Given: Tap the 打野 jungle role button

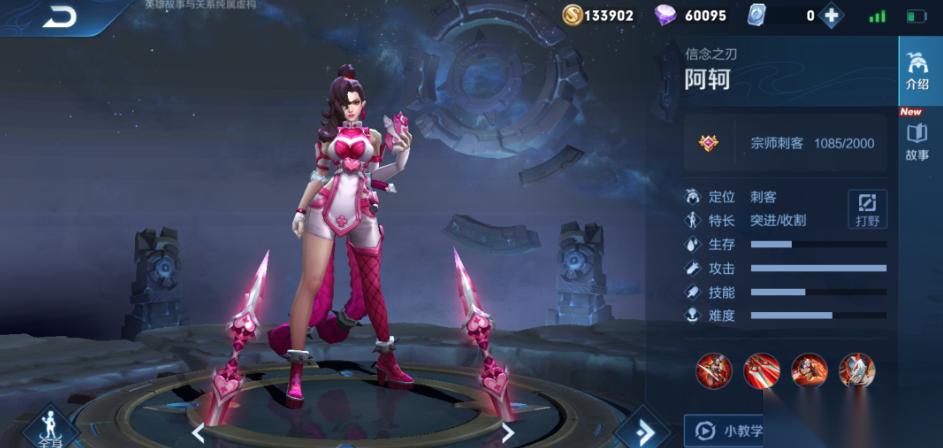Looking at the screenshot, I should tap(867, 207).
